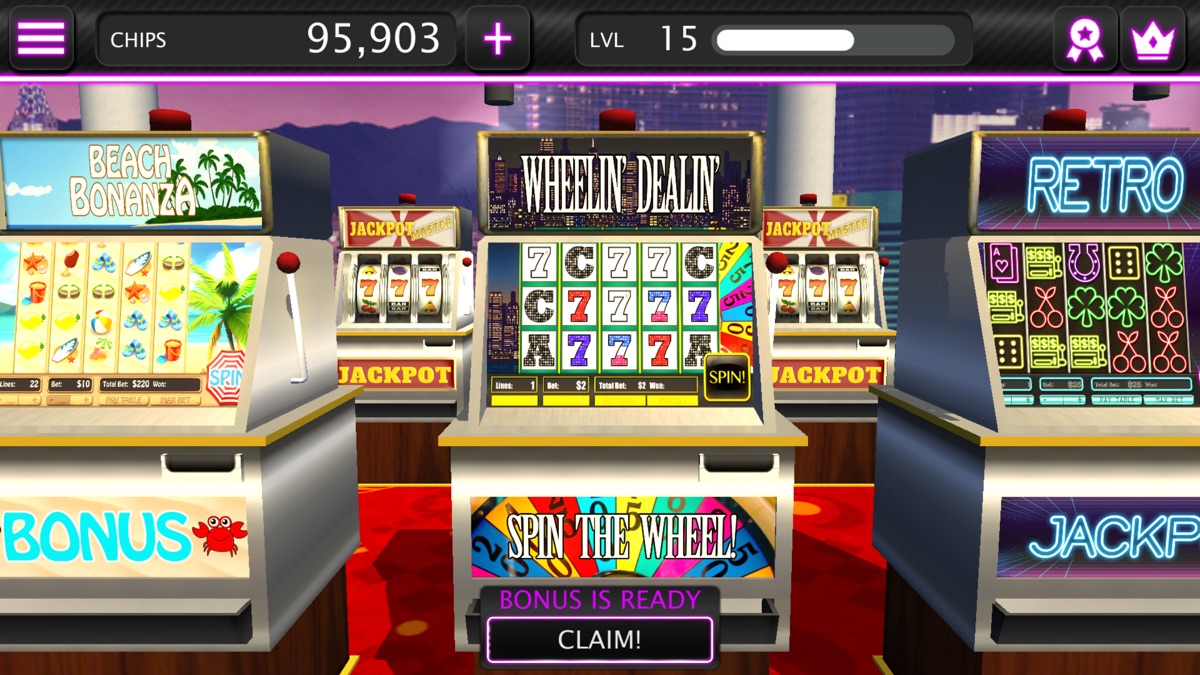This screenshot has width=1200, height=675.
Task: Tap the Spin The Wheel banner
Action: pyautogui.click(x=622, y=537)
